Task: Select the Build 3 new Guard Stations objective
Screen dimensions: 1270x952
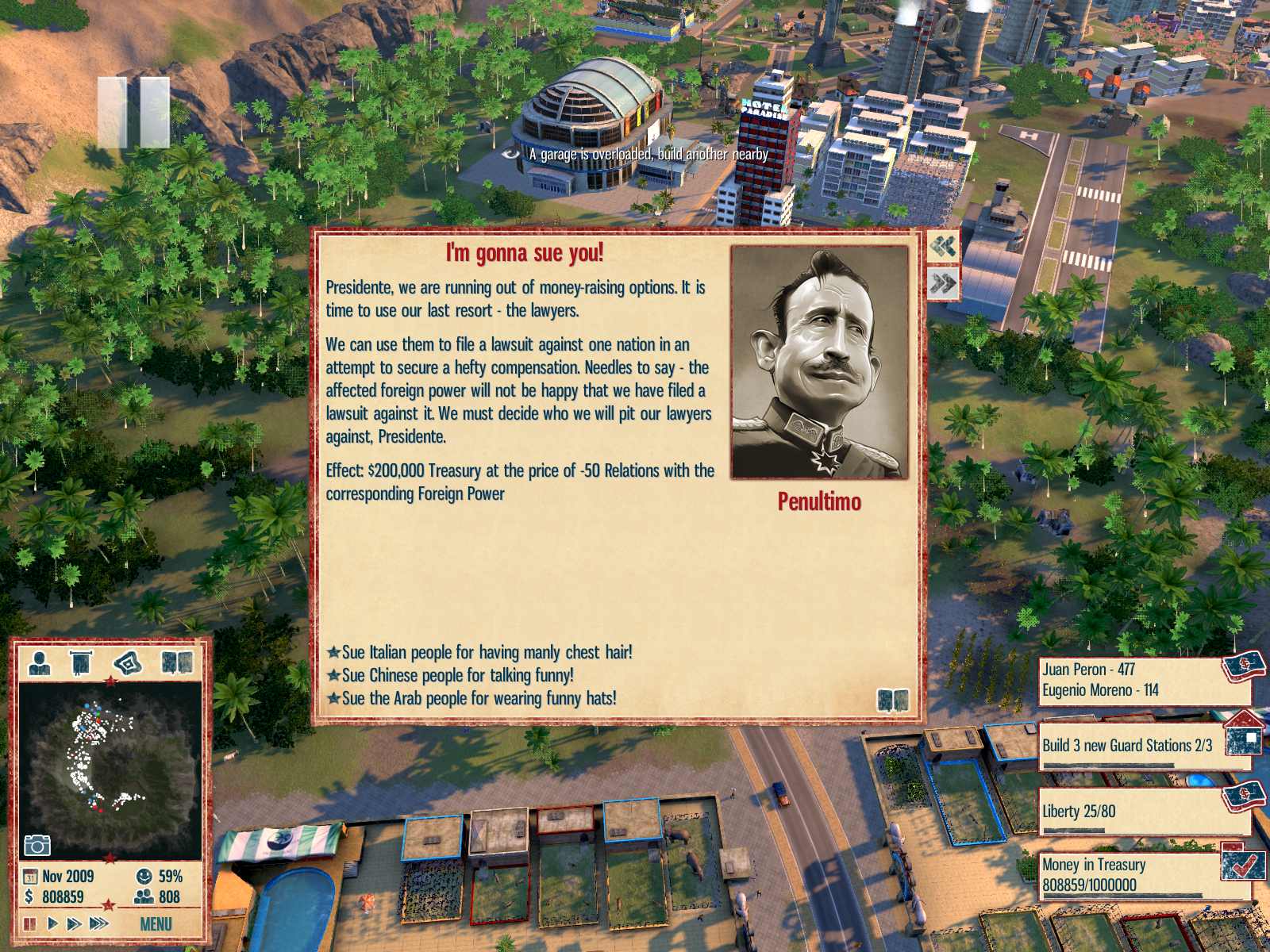Action: pyautogui.click(x=1127, y=746)
